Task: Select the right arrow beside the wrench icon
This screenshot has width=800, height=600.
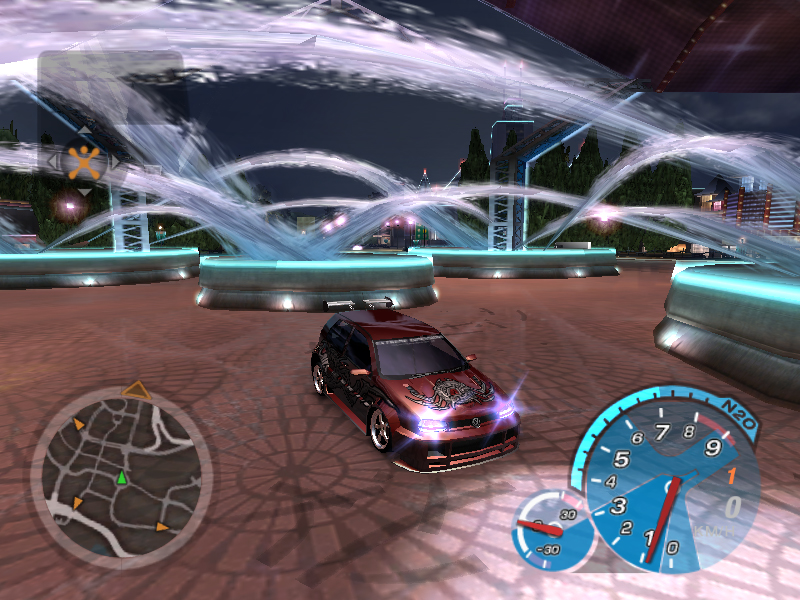Action: tap(116, 160)
